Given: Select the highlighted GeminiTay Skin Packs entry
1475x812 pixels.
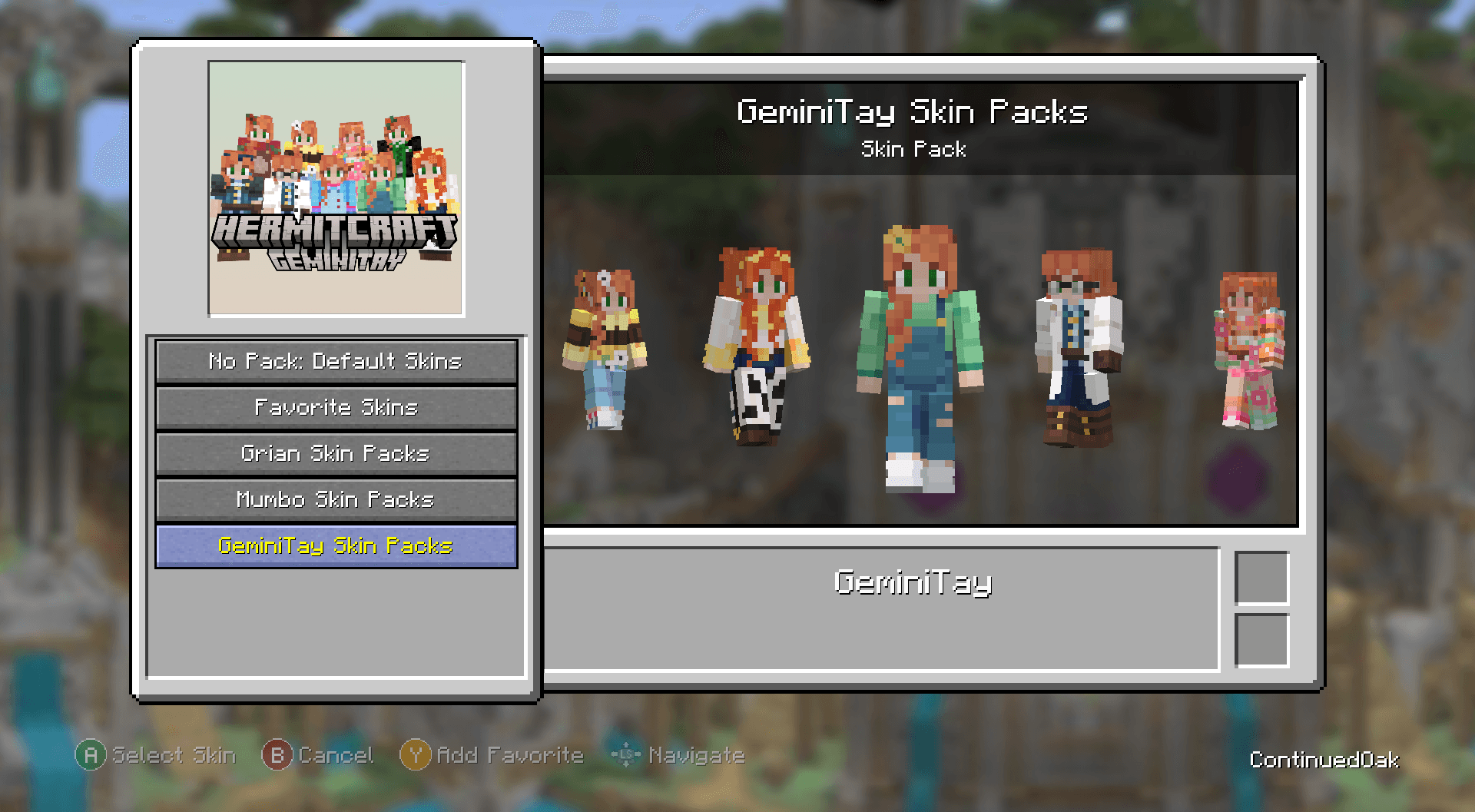Looking at the screenshot, I should 336,545.
